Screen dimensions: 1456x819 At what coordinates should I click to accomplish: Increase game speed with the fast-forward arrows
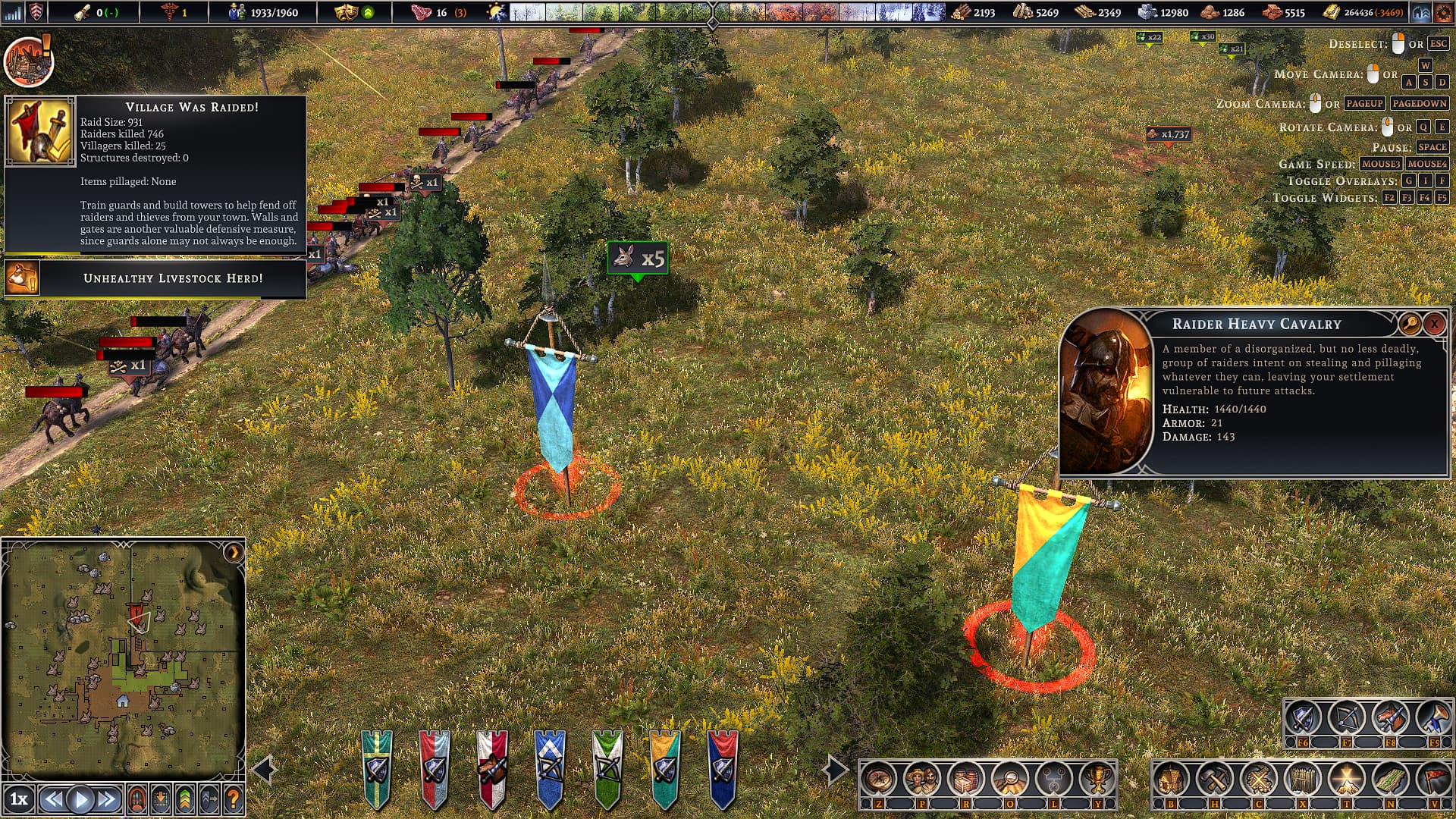[x=107, y=799]
